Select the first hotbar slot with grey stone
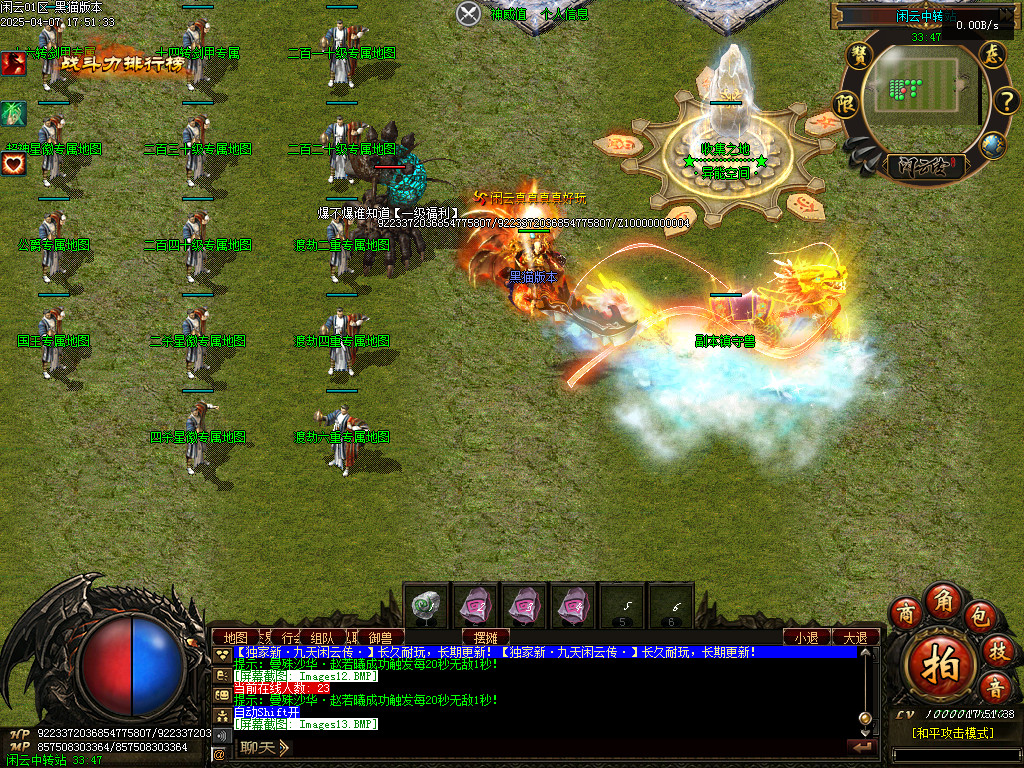 [427, 606]
